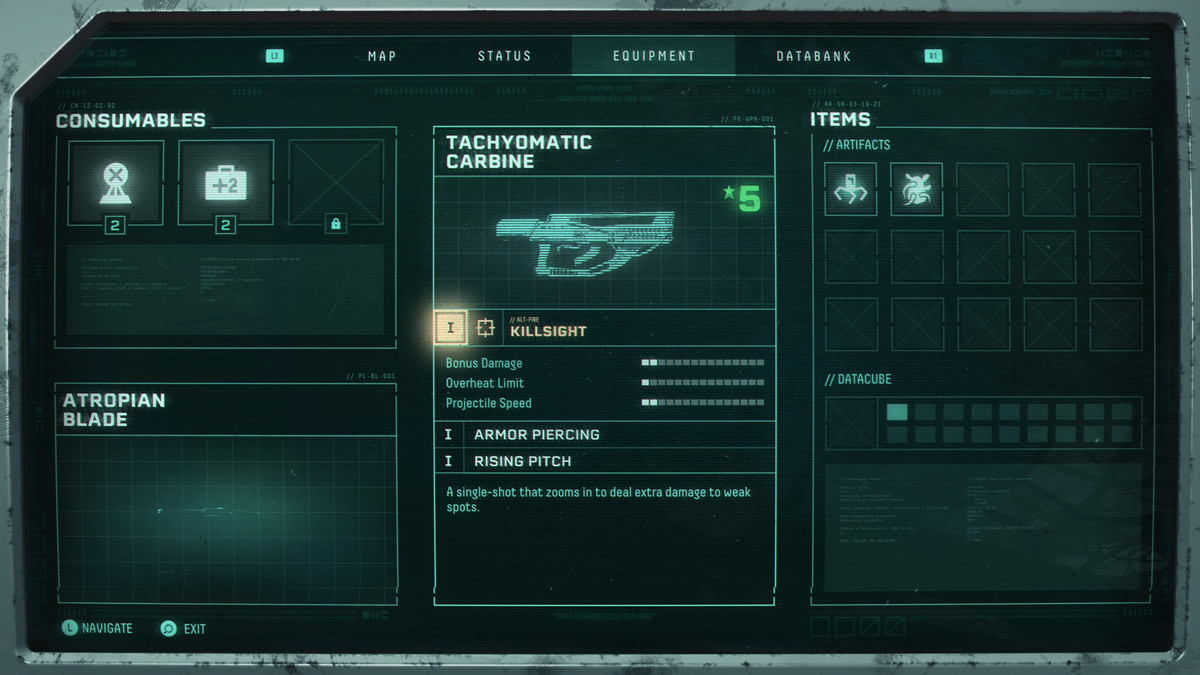Click the large datacube slot
Image resolution: width=1200 pixels, height=675 pixels.
point(851,423)
